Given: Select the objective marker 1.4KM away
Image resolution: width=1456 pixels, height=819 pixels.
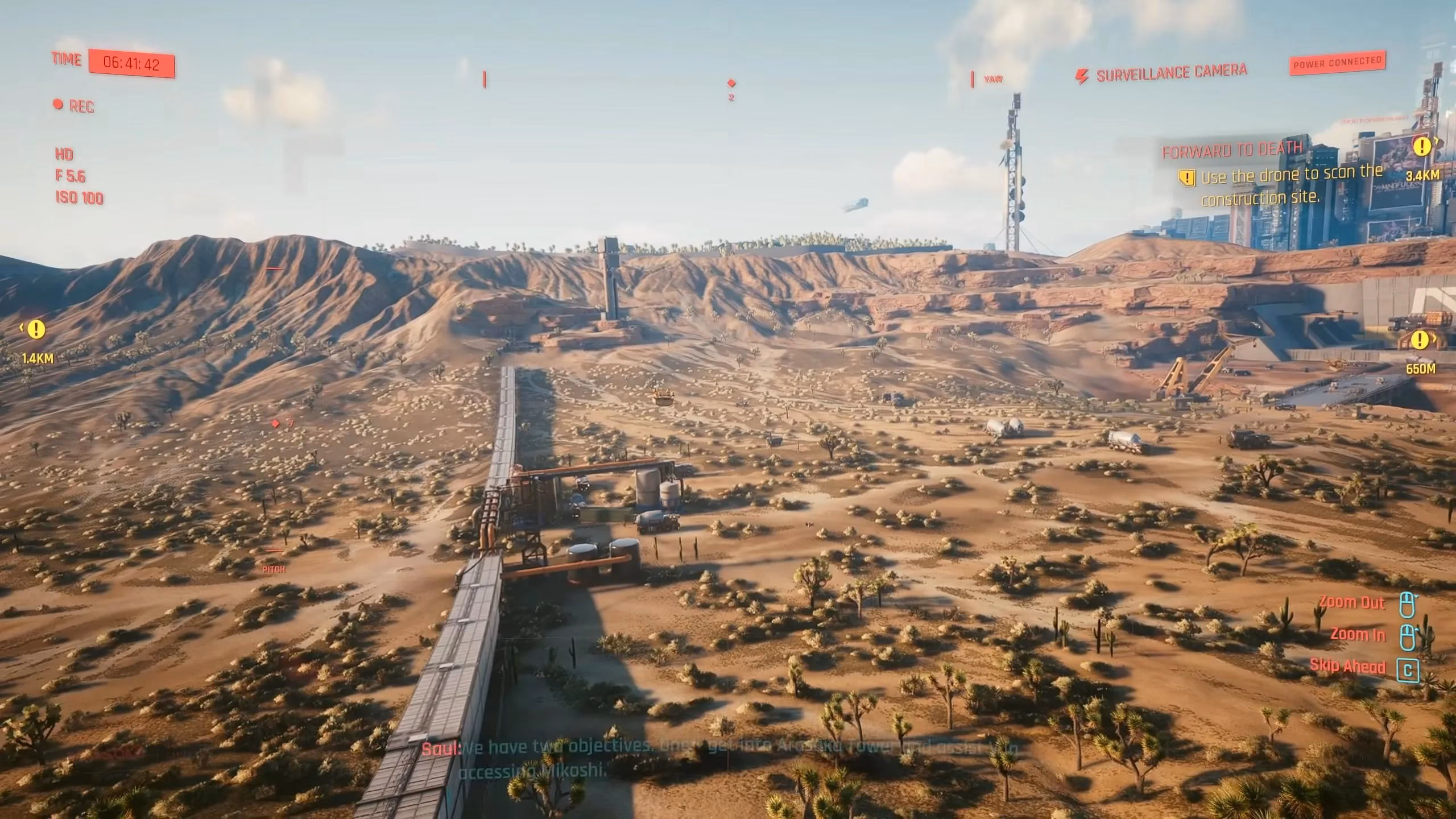Looking at the screenshot, I should [36, 329].
